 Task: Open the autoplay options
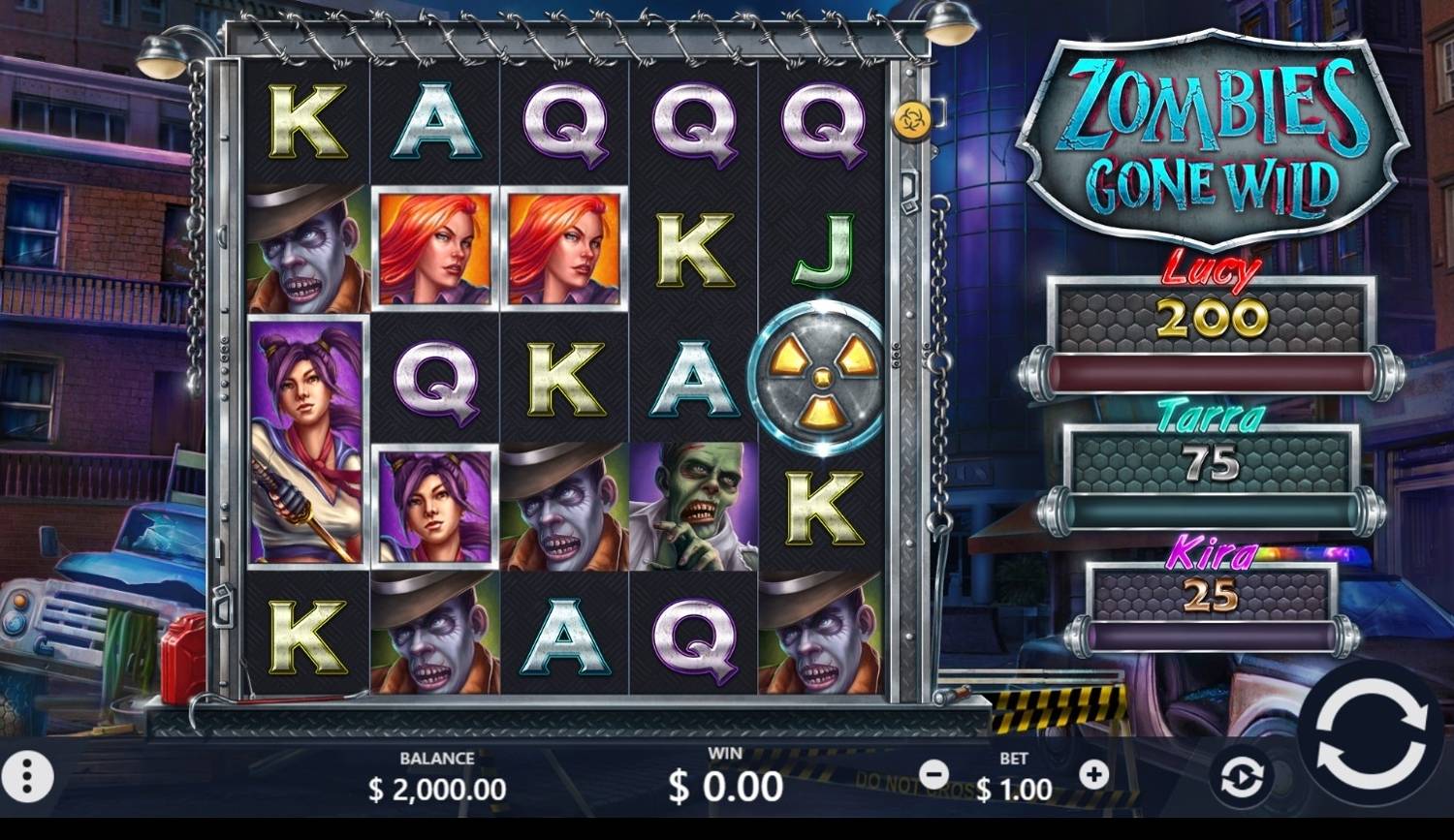tap(1242, 776)
